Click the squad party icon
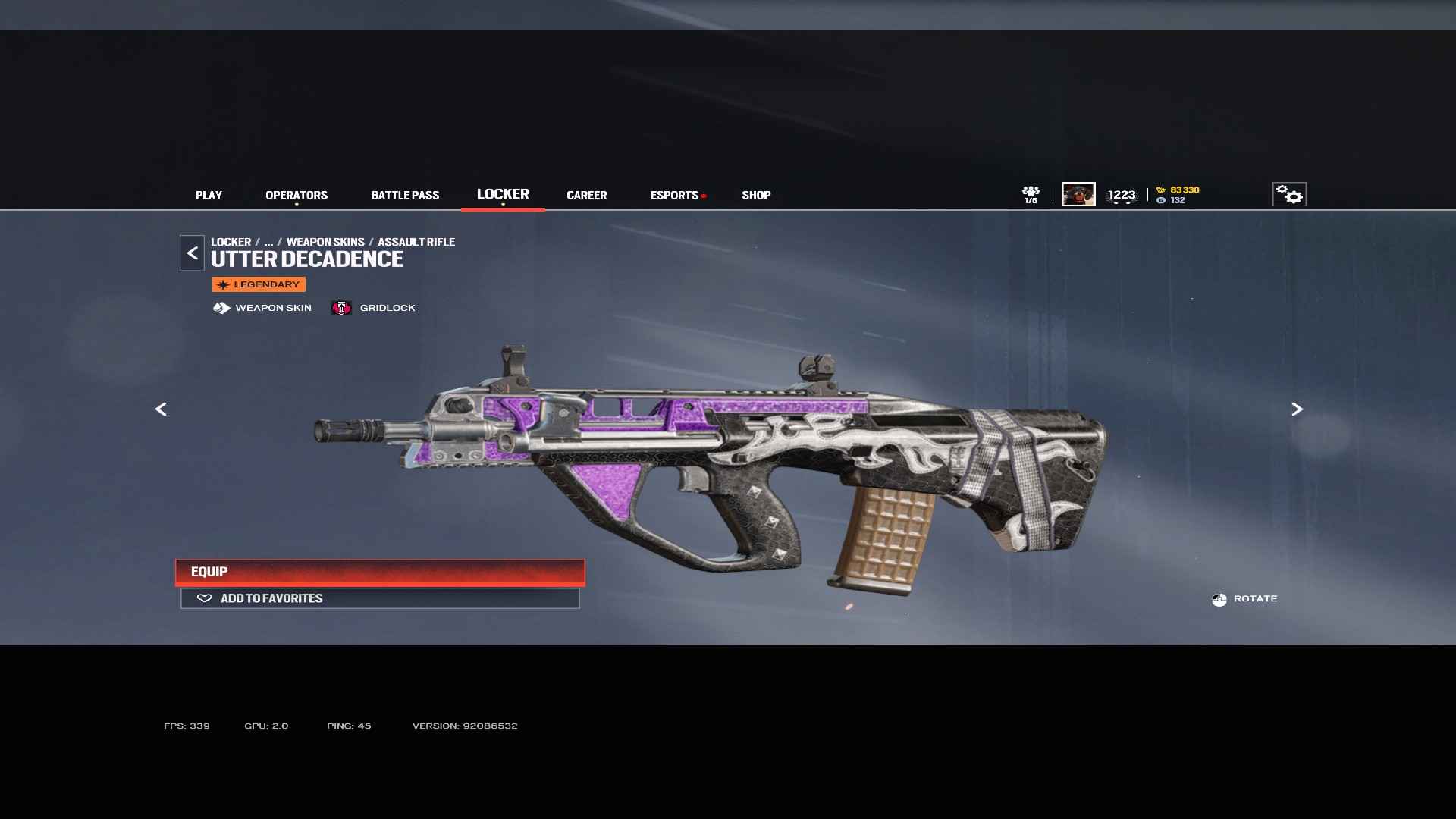Screen dimensions: 1456x819 click(x=1031, y=194)
